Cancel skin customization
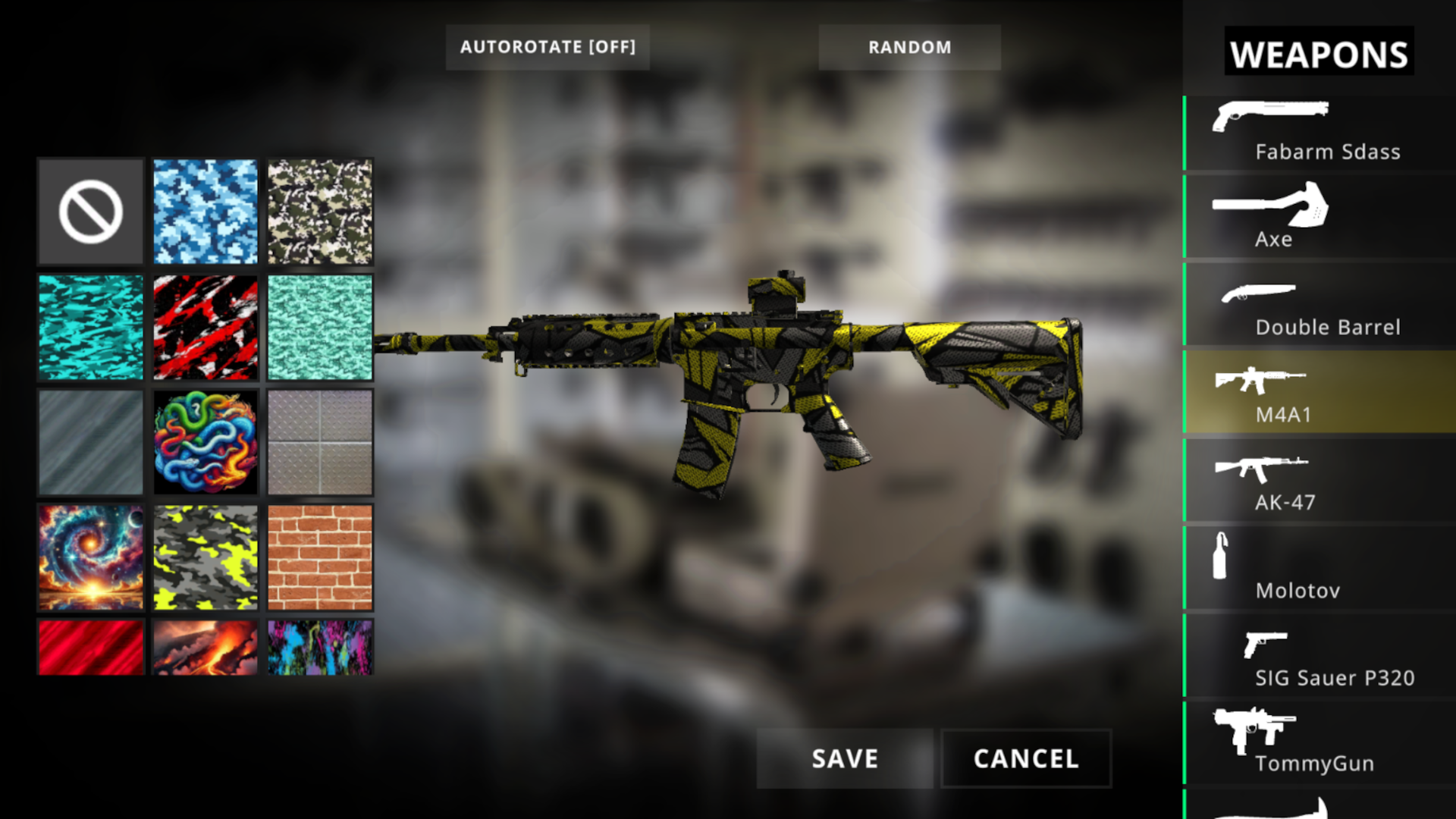Screen dimensions: 1456x819 point(1025,758)
